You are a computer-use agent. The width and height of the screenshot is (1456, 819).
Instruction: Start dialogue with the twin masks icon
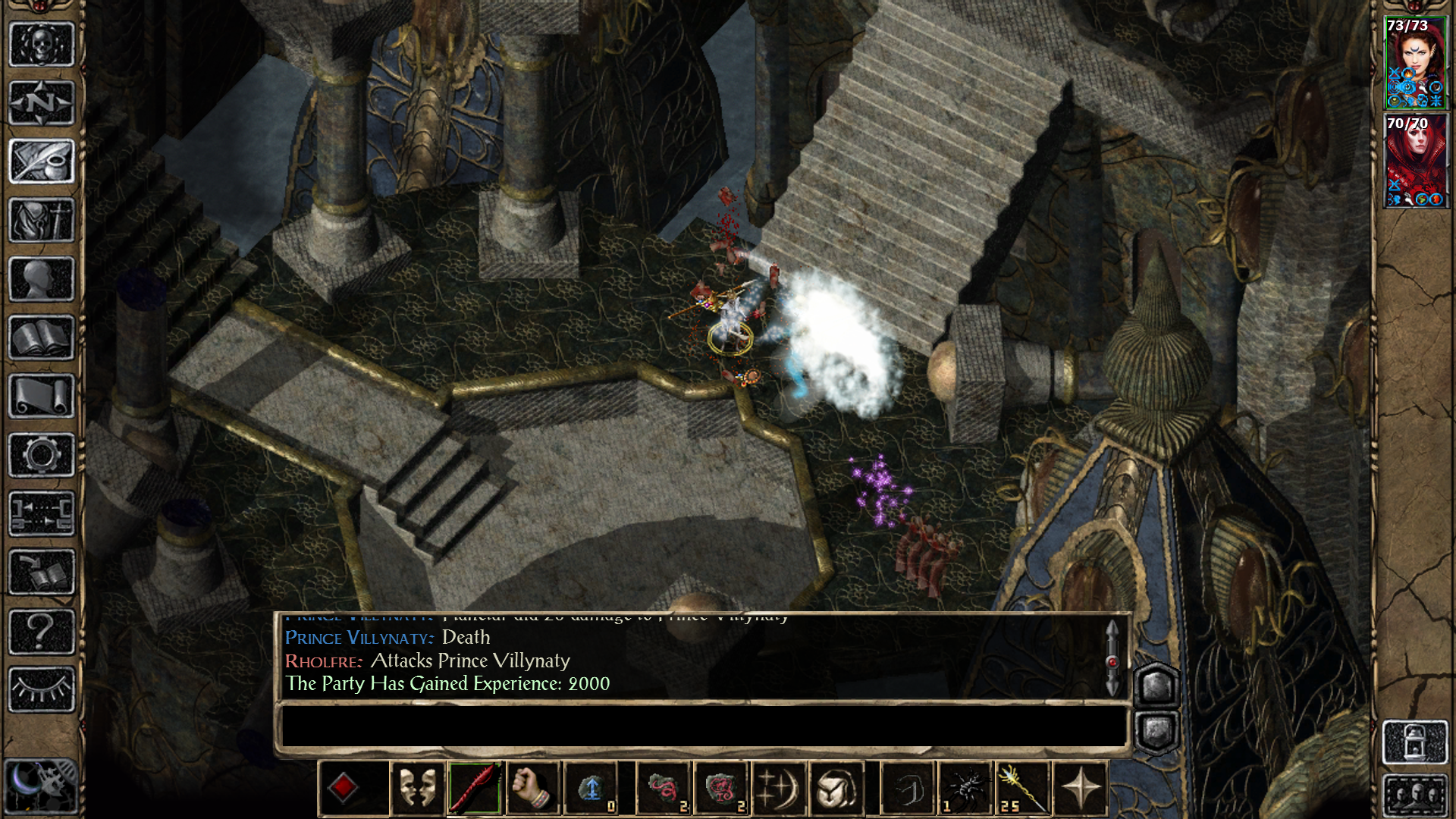417,789
